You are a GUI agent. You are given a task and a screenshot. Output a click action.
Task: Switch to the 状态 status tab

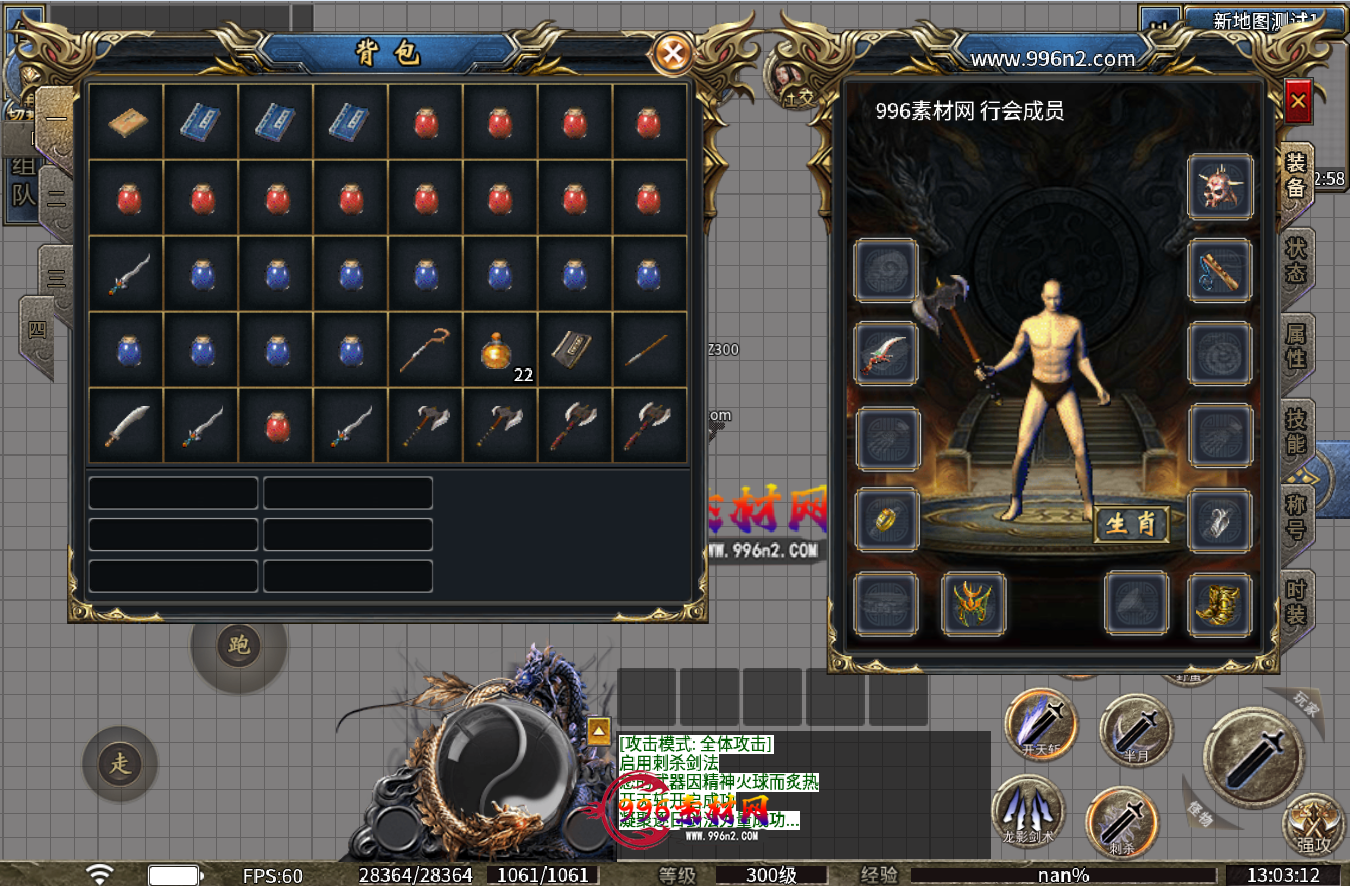click(x=1296, y=259)
